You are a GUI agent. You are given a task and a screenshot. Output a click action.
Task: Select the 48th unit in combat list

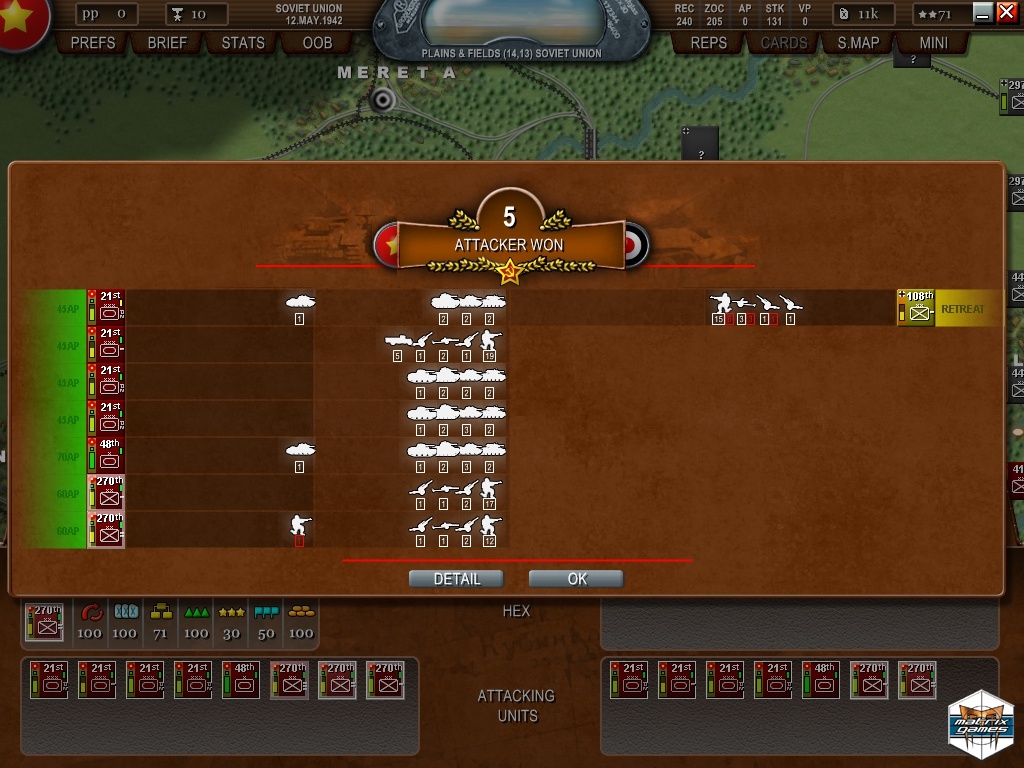tap(107, 456)
